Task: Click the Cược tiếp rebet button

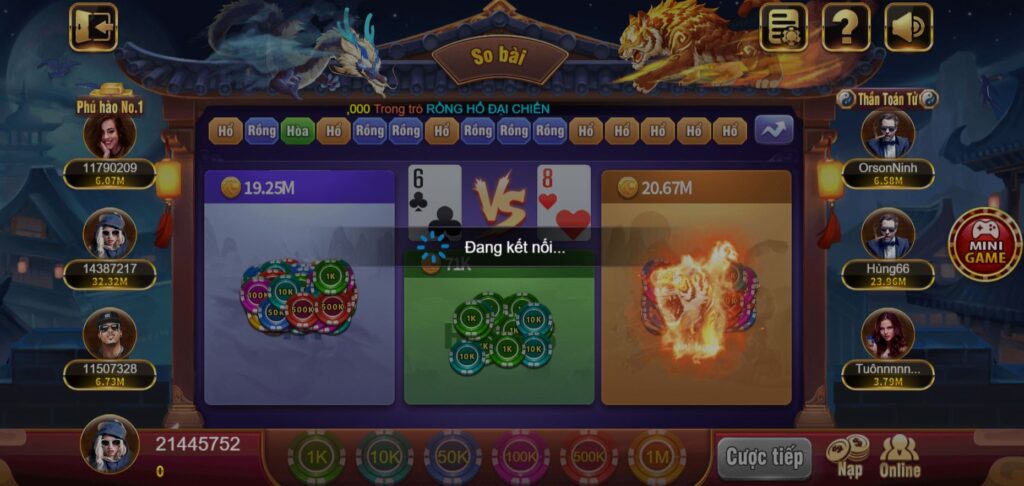Action: pyautogui.click(x=764, y=458)
